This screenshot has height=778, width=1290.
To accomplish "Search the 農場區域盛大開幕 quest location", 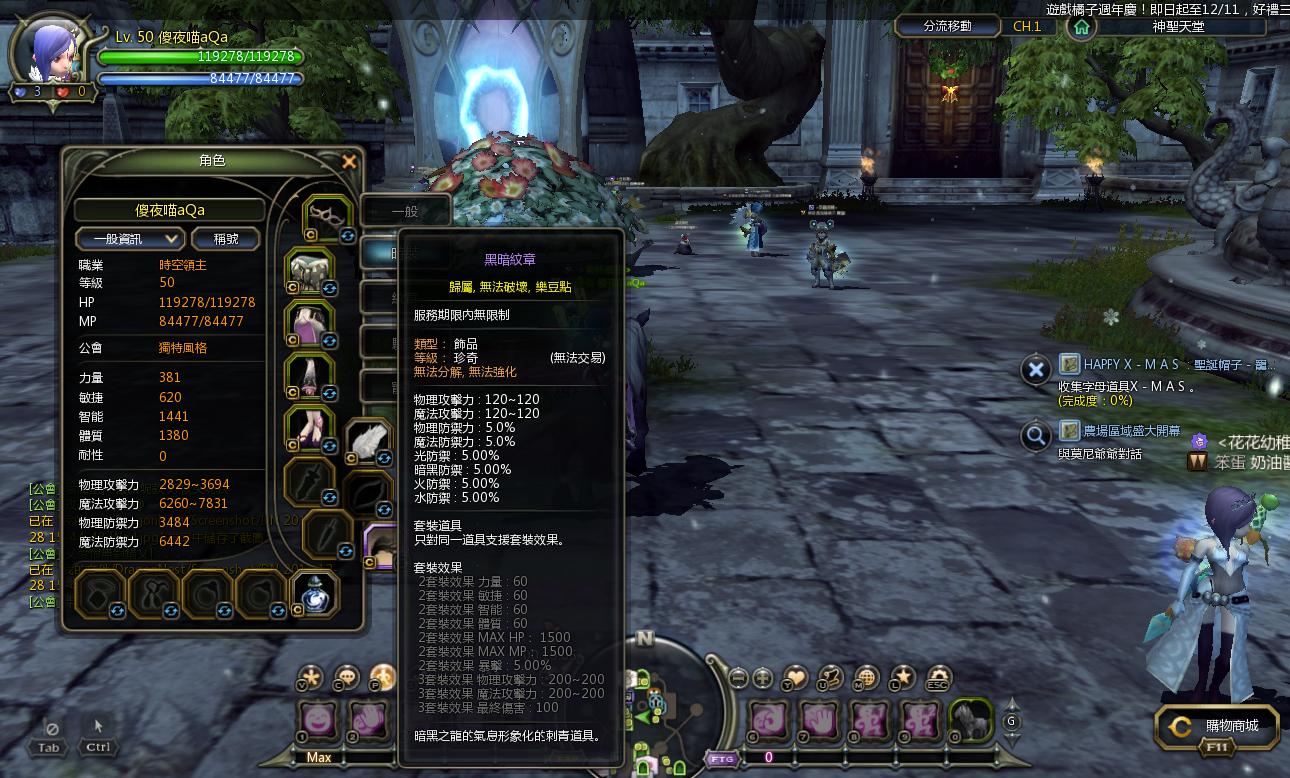I will (1036, 436).
